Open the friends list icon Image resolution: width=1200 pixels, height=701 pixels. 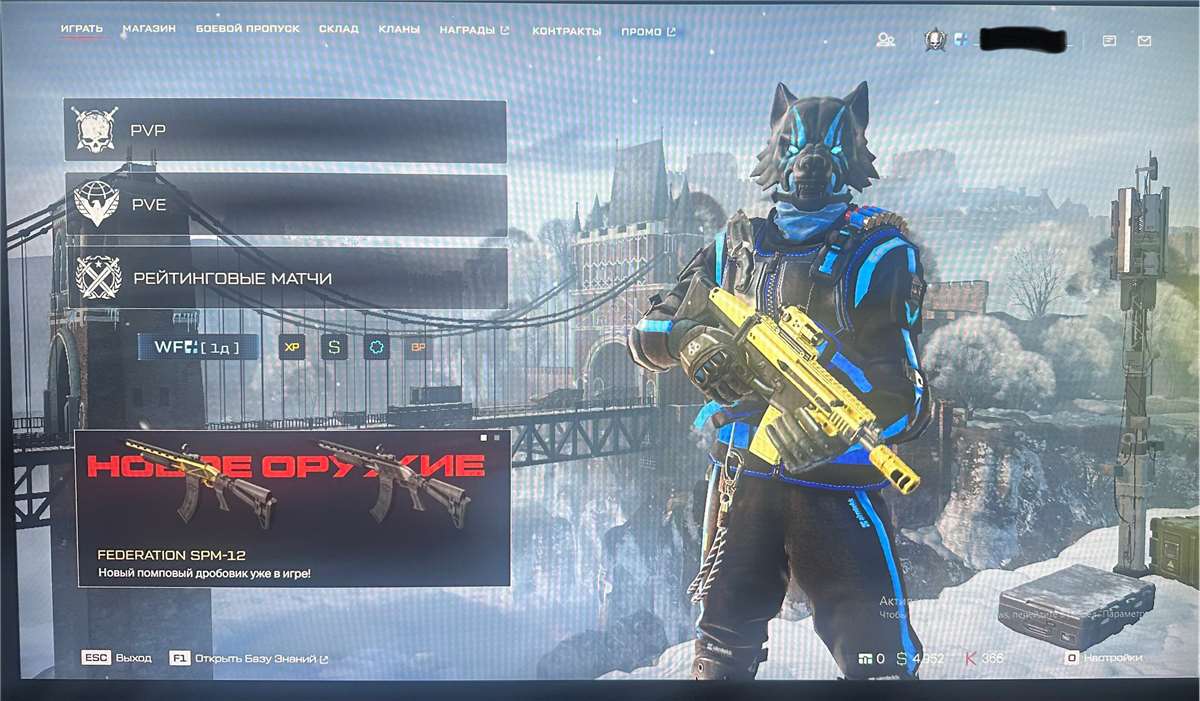(x=885, y=40)
